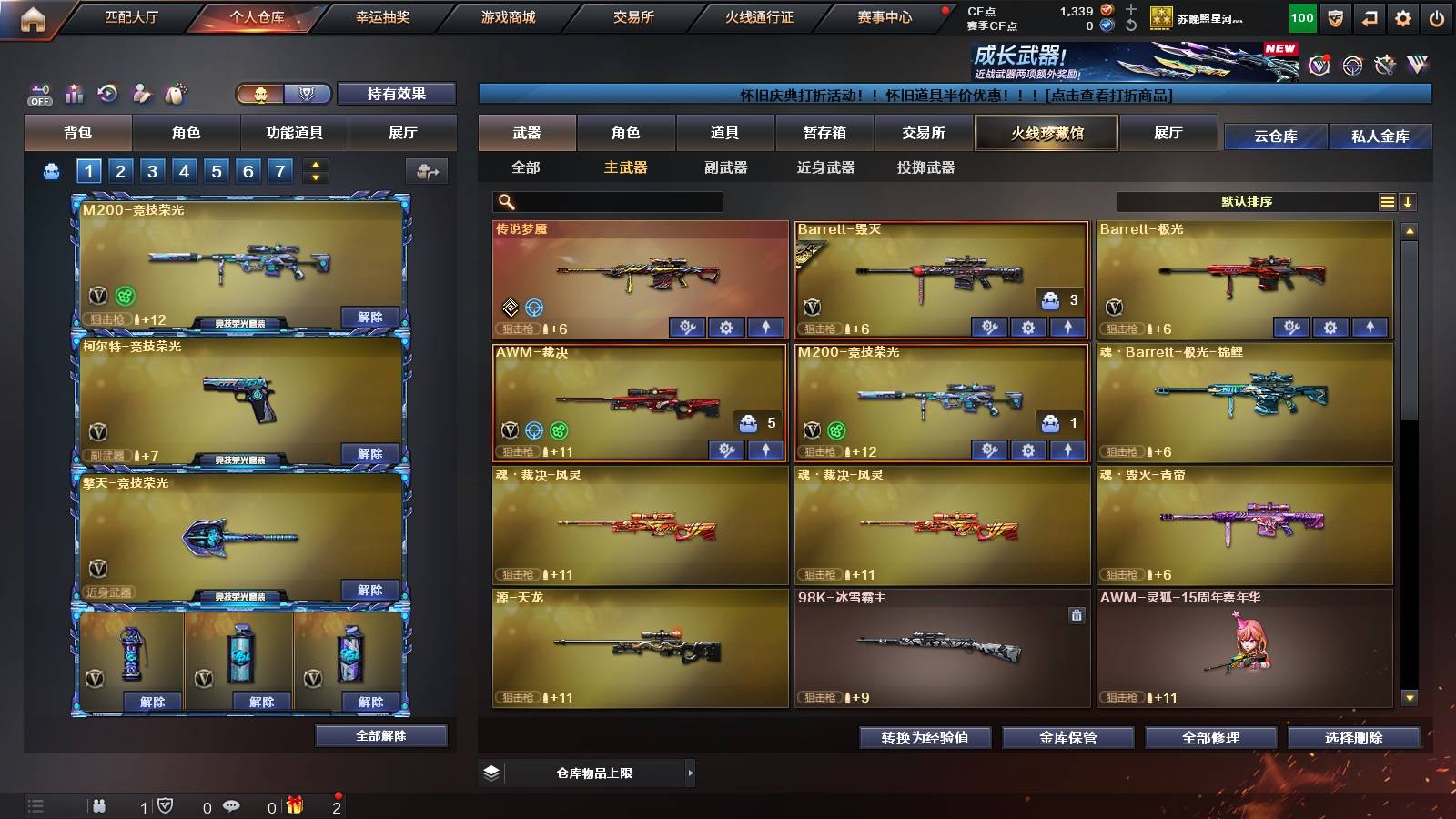Open the 默认排序 sort dropdown
This screenshot has height=819, width=1456.
tap(1247, 201)
